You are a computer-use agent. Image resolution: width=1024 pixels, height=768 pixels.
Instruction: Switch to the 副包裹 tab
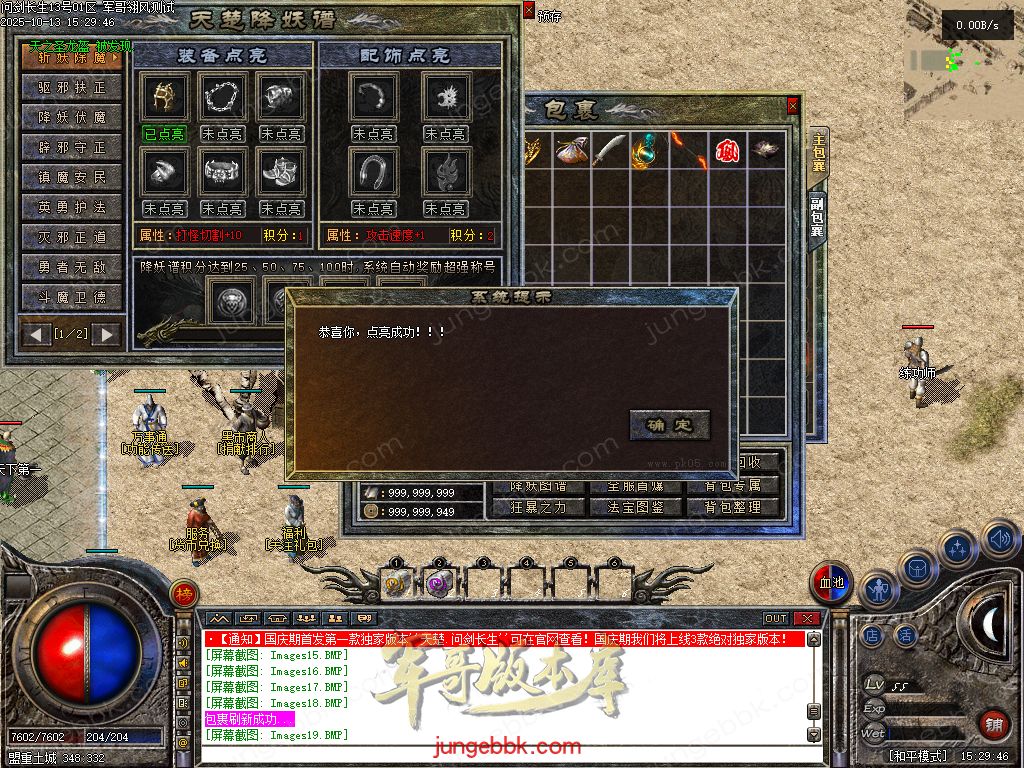pos(818,216)
